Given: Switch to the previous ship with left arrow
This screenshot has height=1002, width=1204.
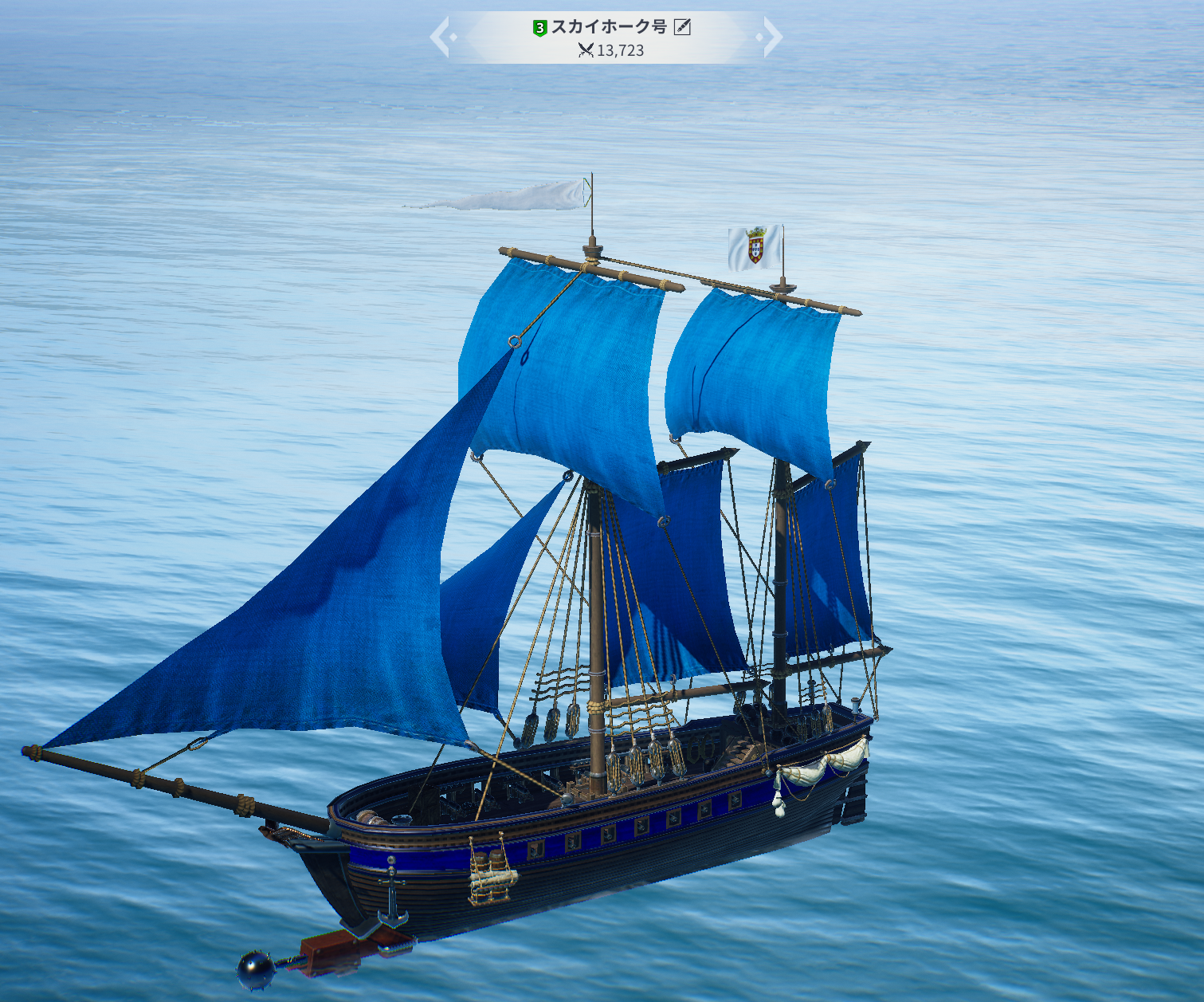Looking at the screenshot, I should pos(441,37).
